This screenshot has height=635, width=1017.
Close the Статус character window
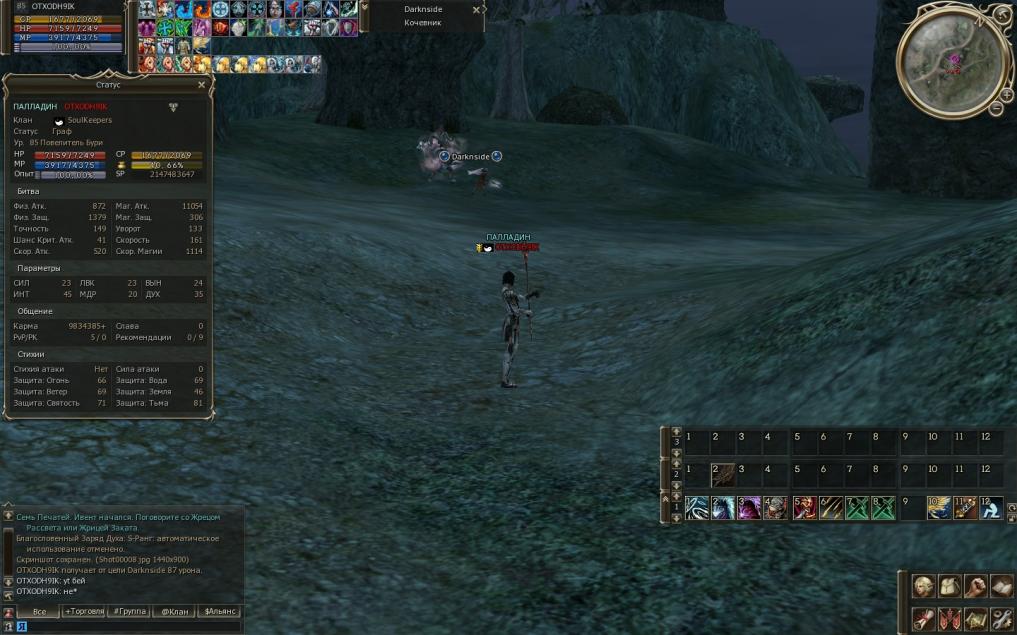click(x=201, y=85)
